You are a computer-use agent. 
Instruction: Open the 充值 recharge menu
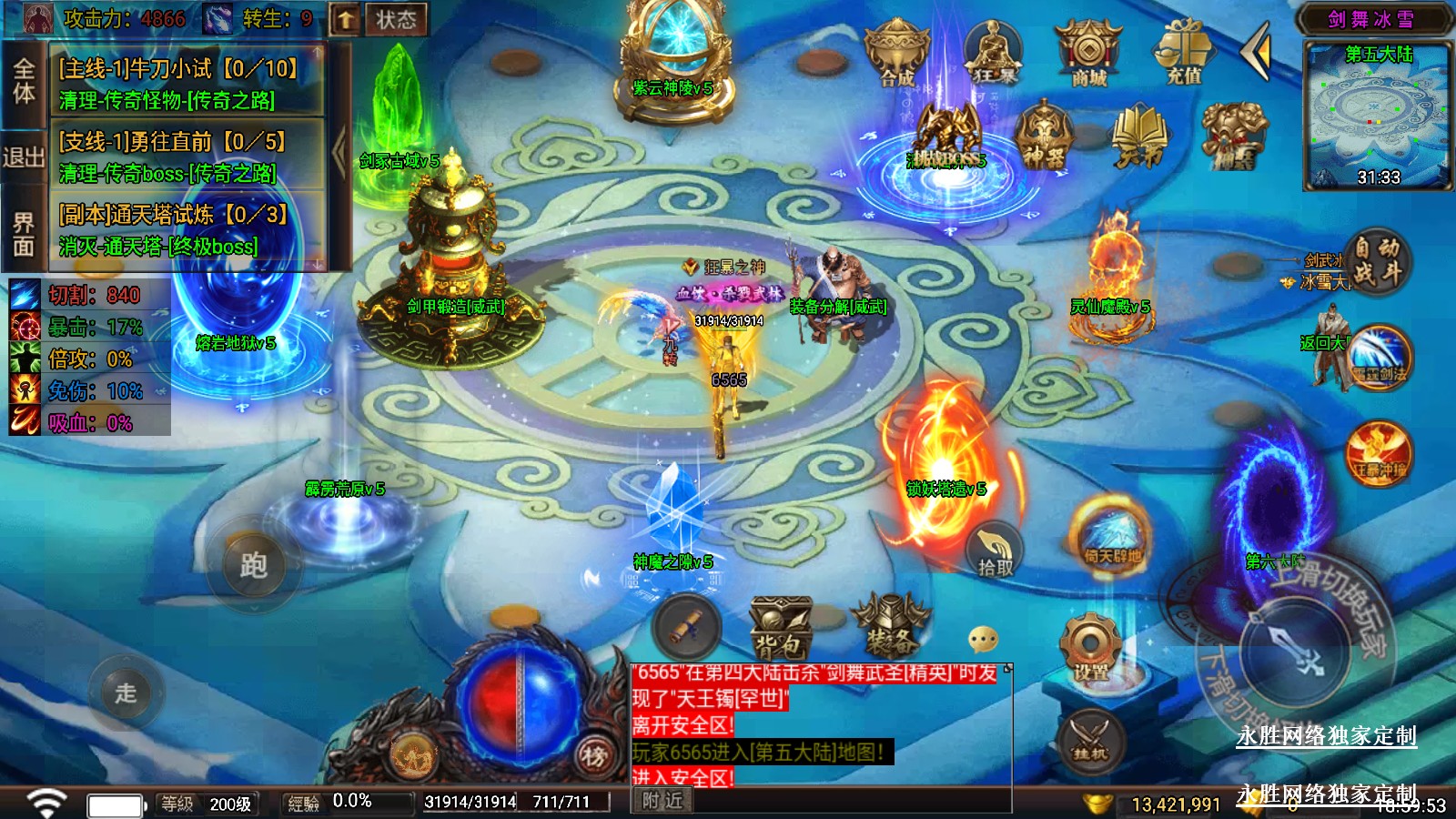[1184, 55]
